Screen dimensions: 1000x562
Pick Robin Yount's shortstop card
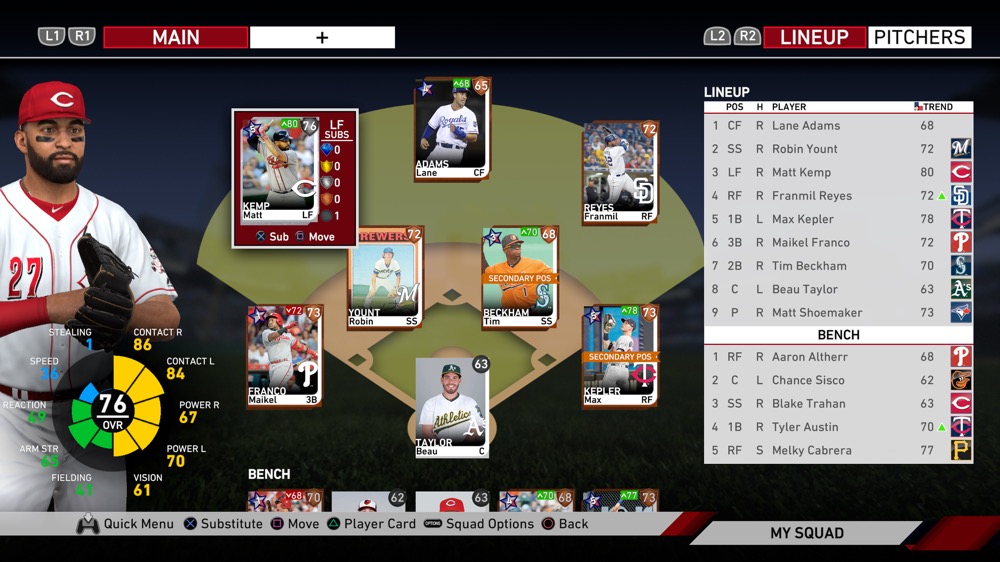[385, 277]
